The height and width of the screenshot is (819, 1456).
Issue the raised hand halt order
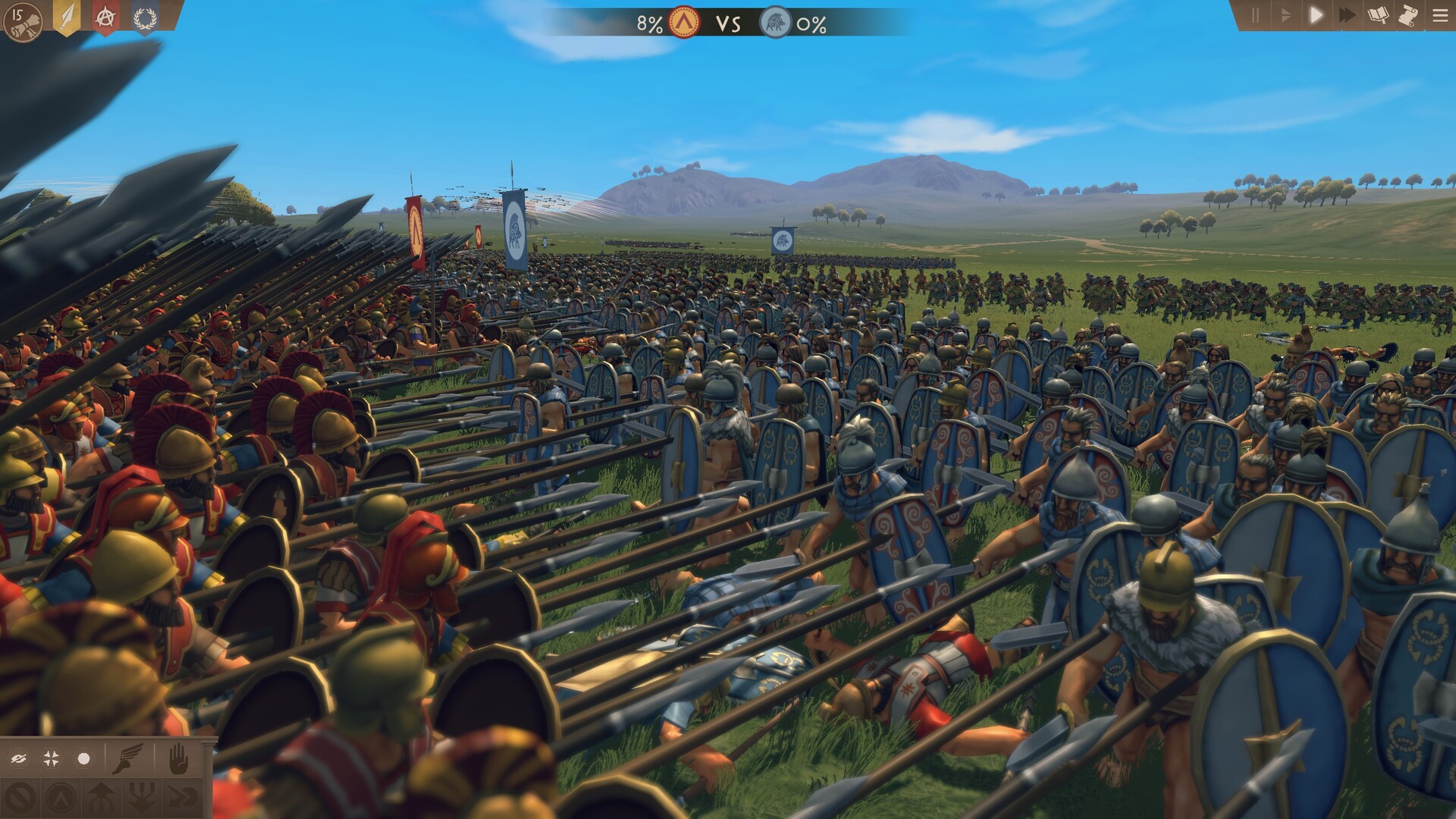coord(177,758)
